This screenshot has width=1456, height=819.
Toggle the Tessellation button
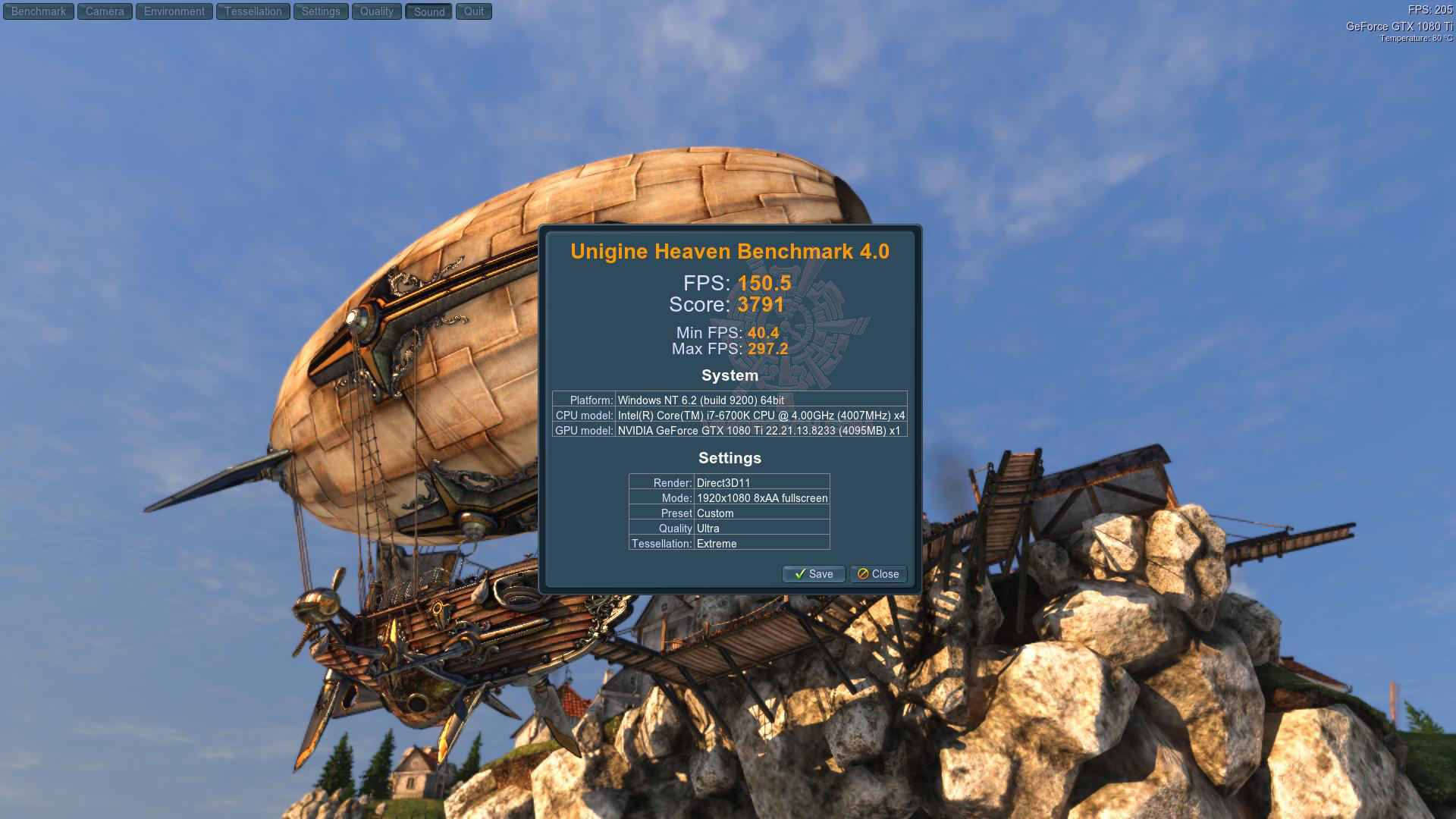tap(253, 11)
